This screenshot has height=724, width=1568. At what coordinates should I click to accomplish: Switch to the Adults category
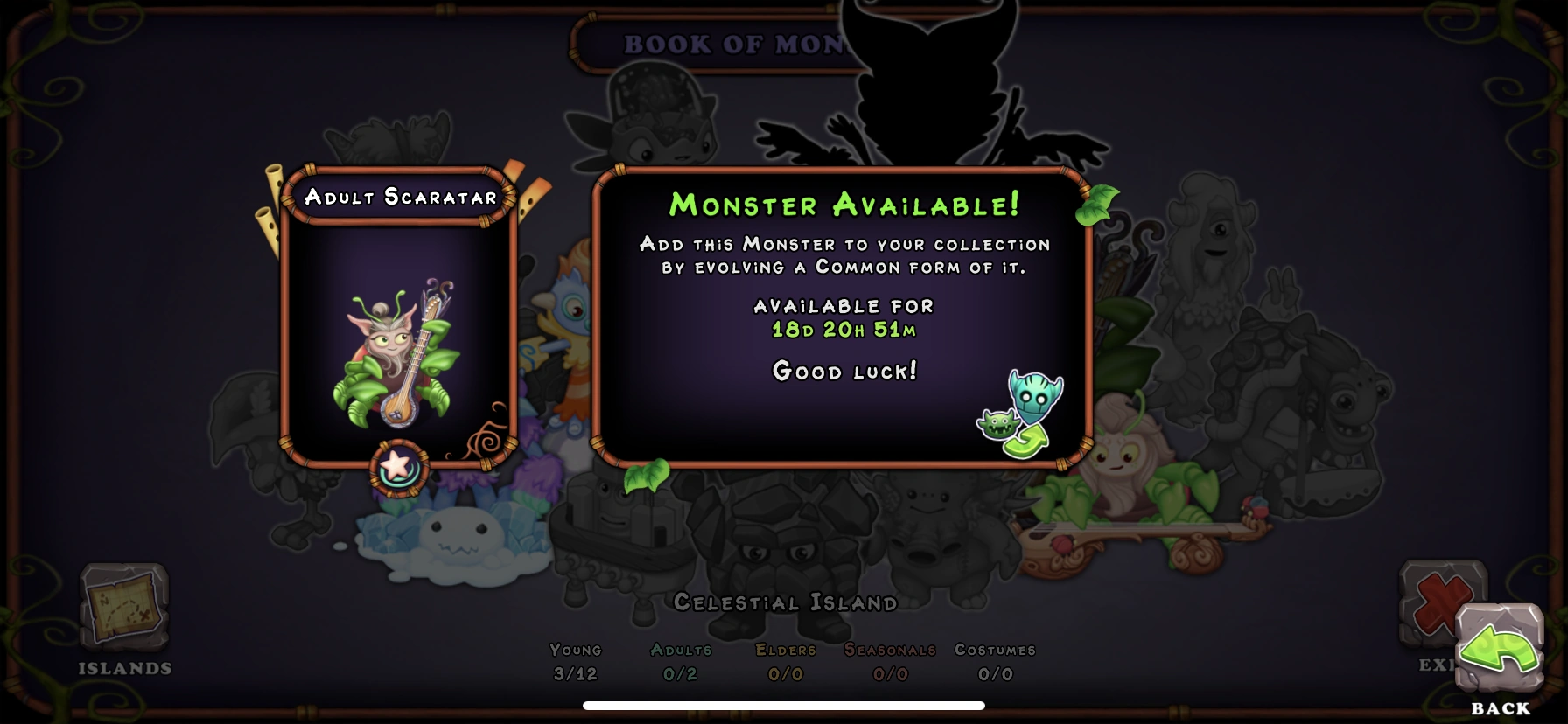681,663
